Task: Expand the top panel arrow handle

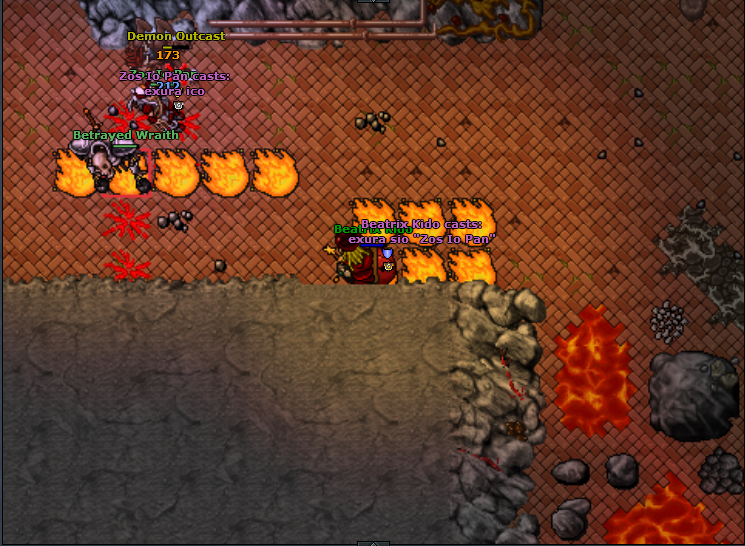Action: (372, 2)
